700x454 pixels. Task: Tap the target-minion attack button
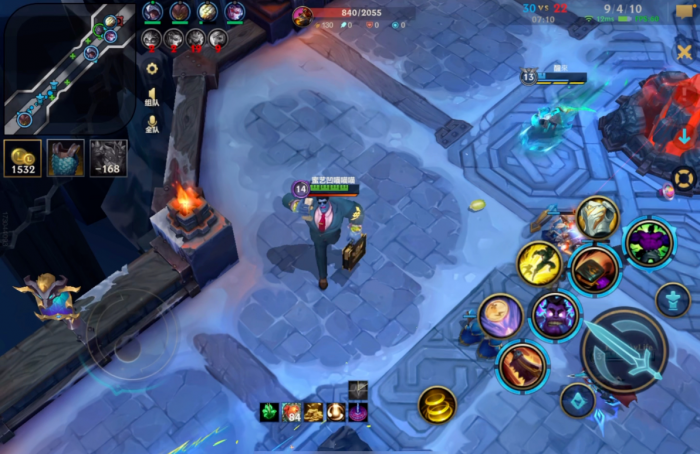(x=578, y=400)
